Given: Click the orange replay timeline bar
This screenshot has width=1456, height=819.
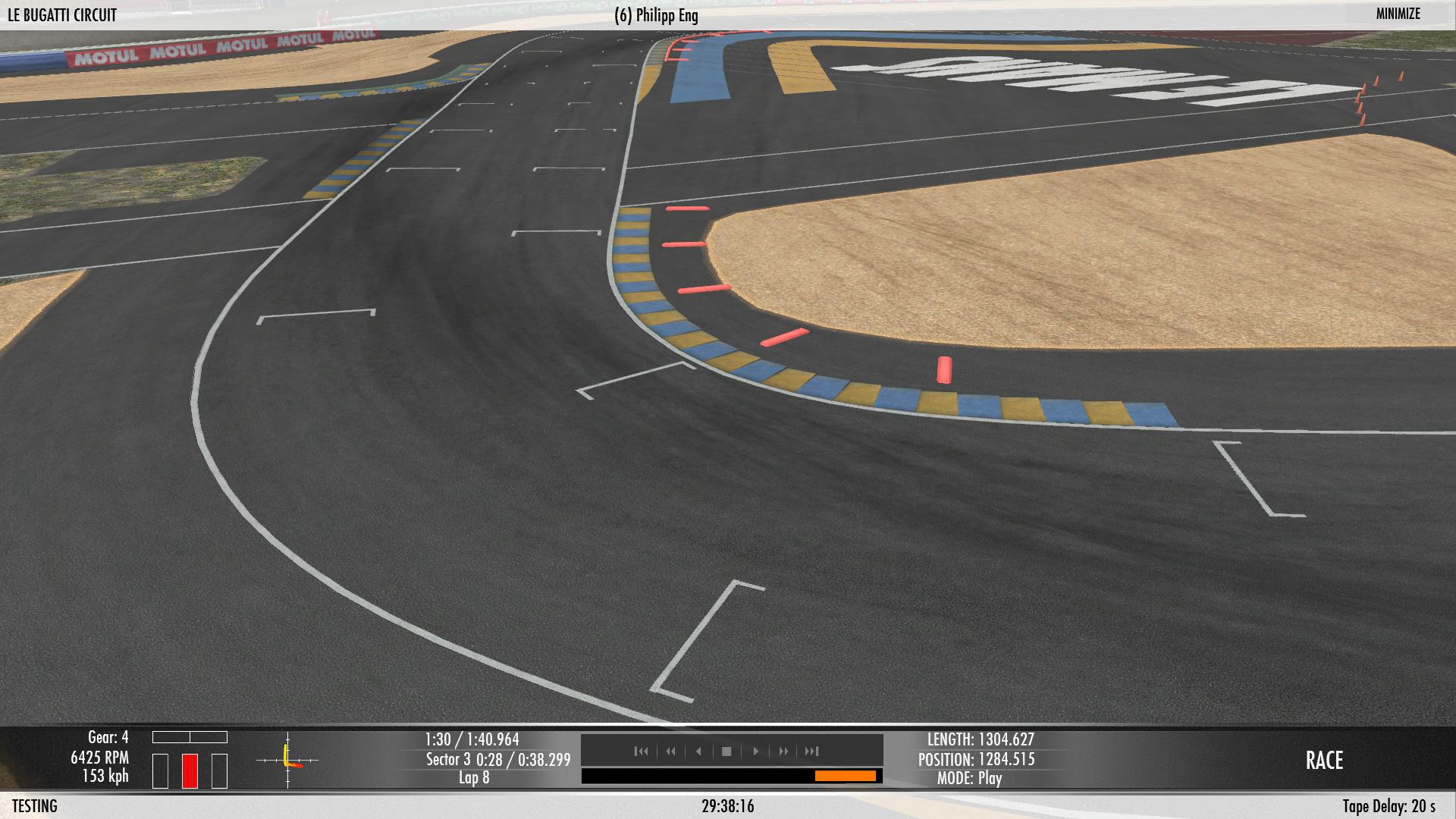Looking at the screenshot, I should [845, 776].
